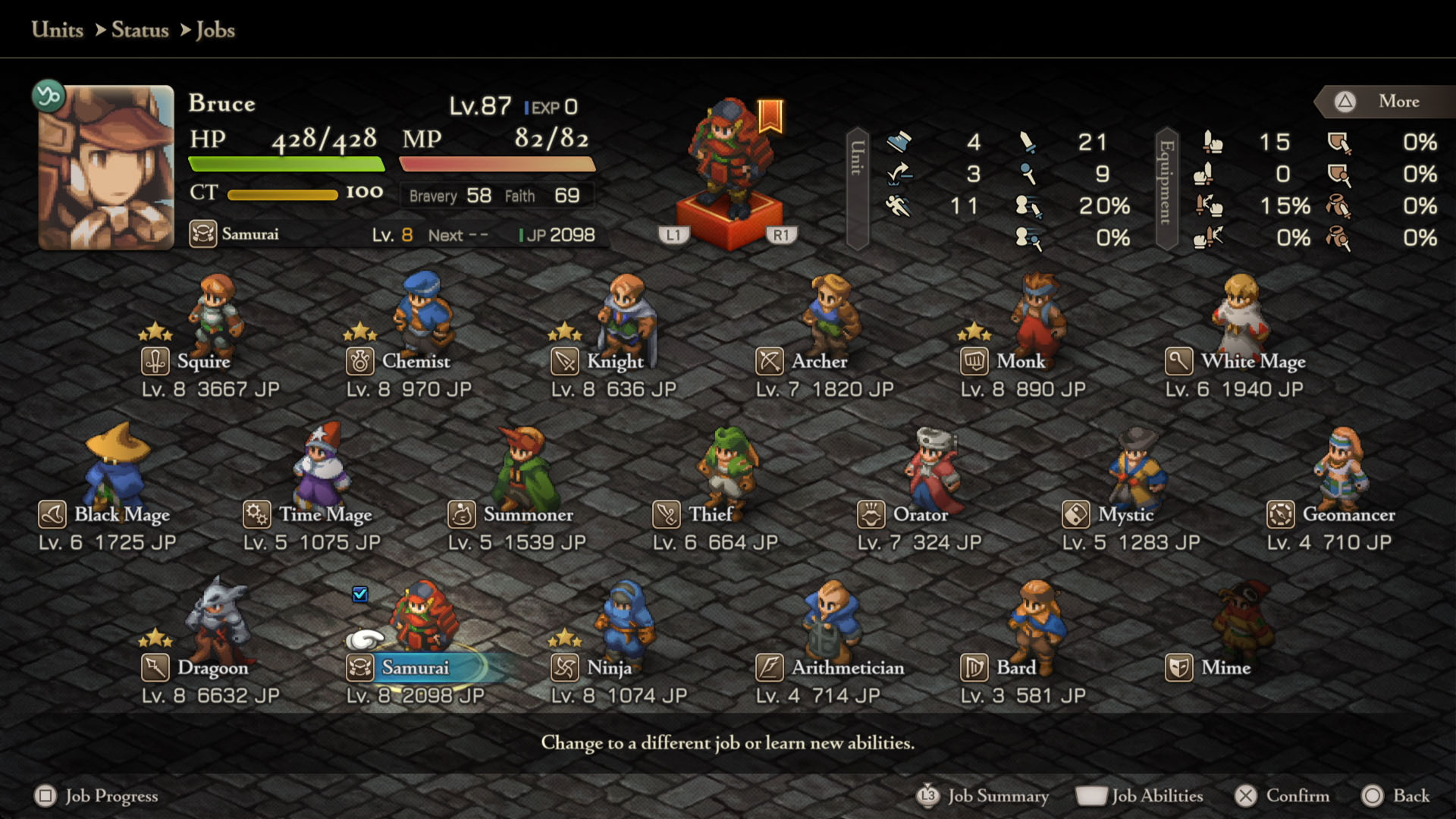Screen dimensions: 1456x819
Task: Switch to the Orator job
Action: (x=920, y=515)
